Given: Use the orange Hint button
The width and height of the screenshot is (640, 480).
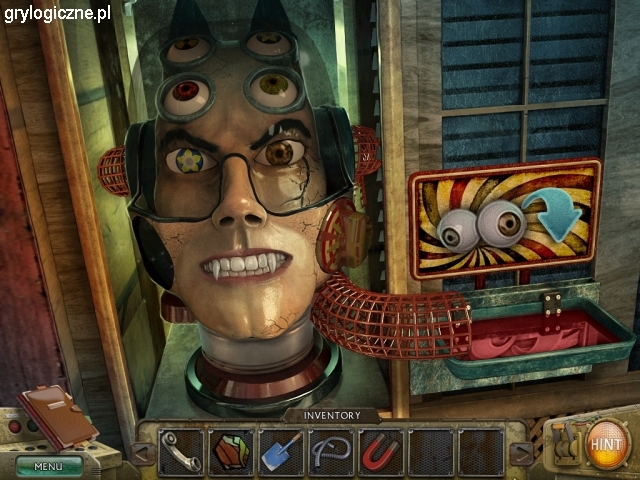Looking at the screenshot, I should [x=608, y=443].
